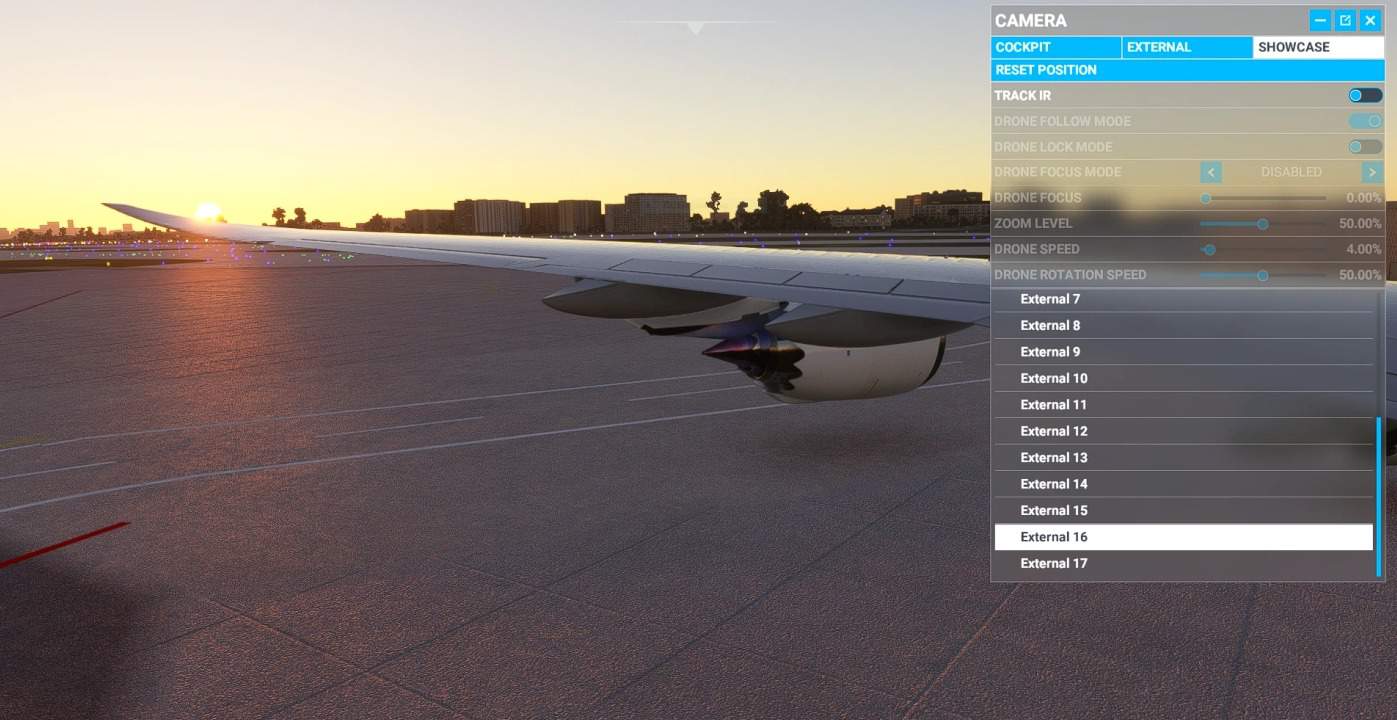Viewport: 1397px width, 720px height.
Task: Pick External 15 from the list
Action: click(x=1183, y=510)
